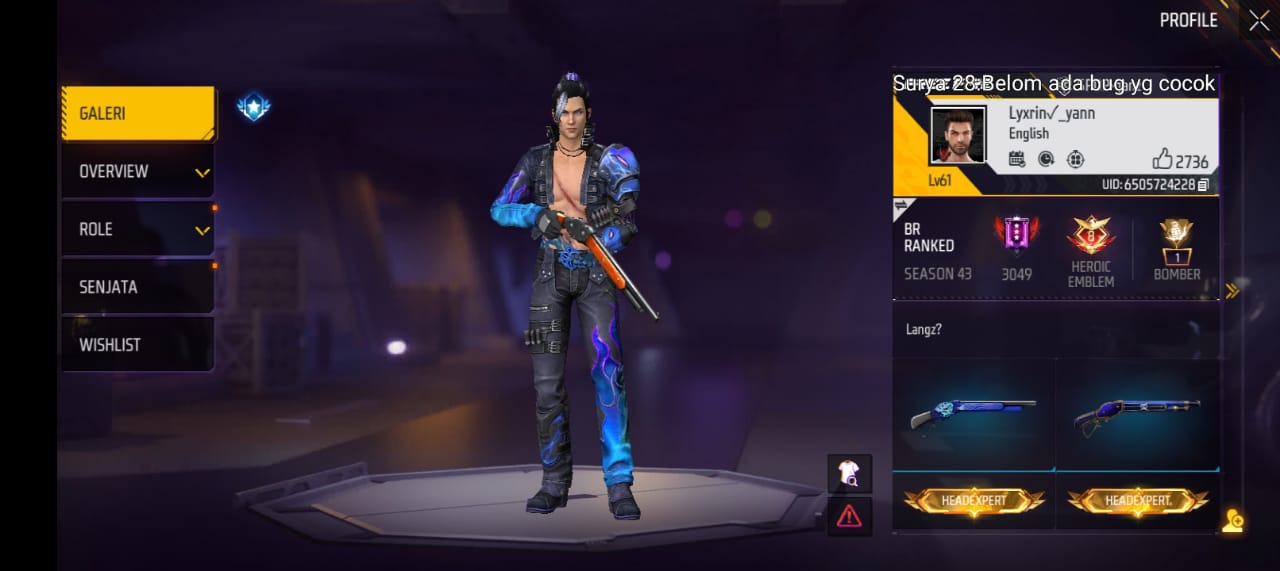Open the Role dropdown tab
The width and height of the screenshot is (1280, 571).
click(138, 230)
